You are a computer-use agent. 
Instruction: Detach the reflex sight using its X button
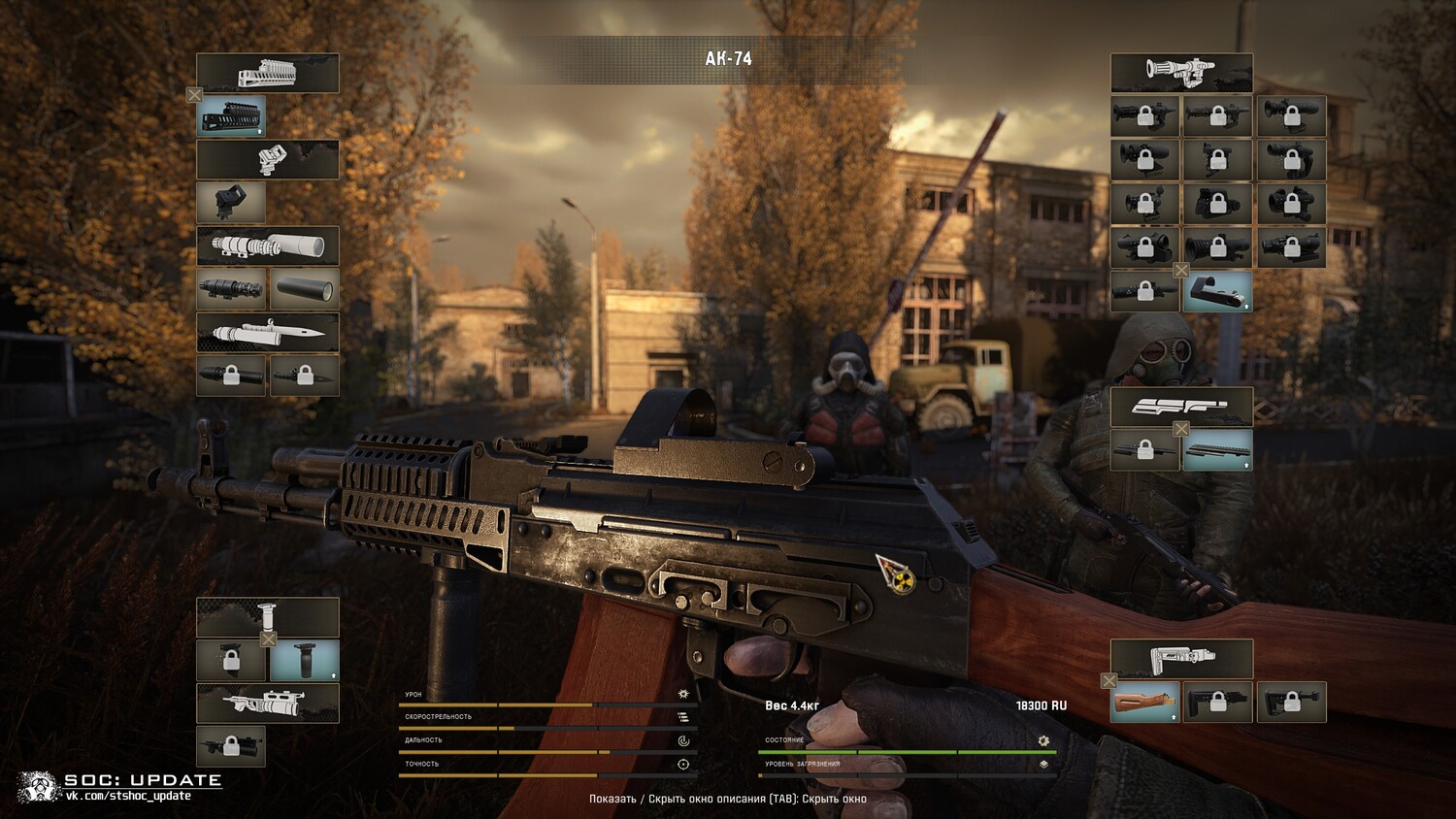click(1181, 271)
